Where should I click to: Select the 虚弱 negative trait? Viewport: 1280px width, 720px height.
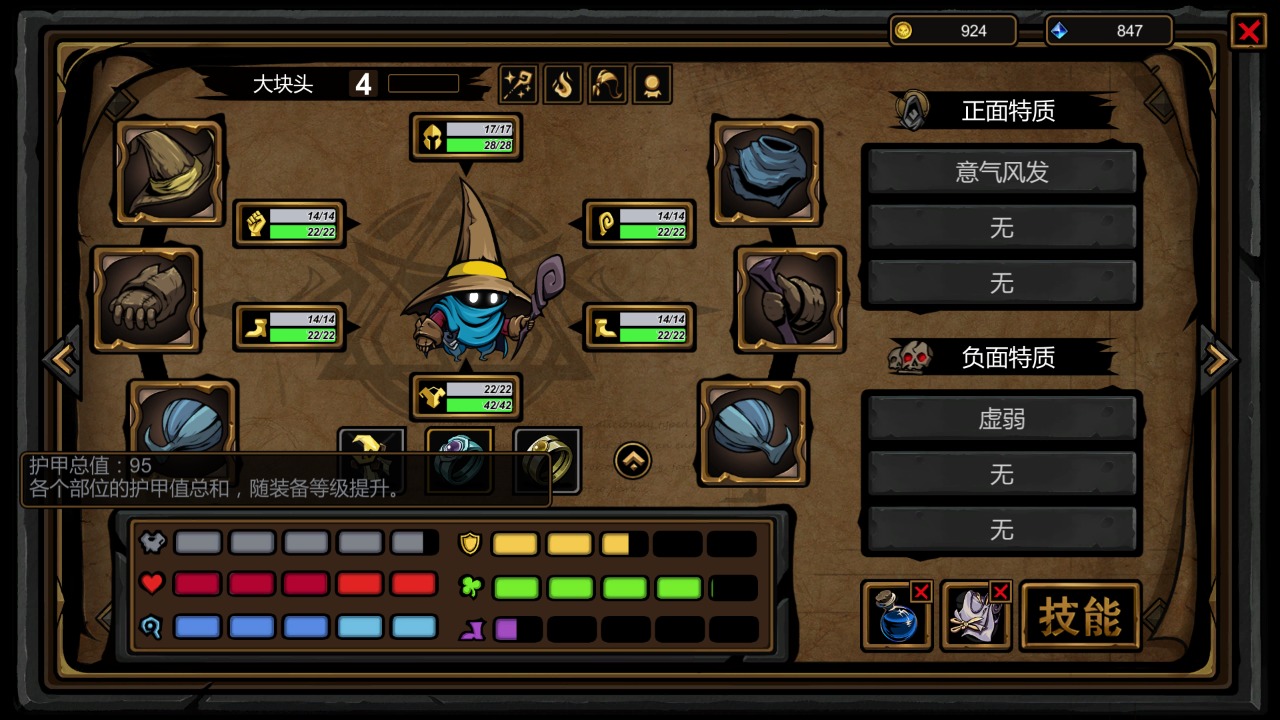[x=1002, y=418]
